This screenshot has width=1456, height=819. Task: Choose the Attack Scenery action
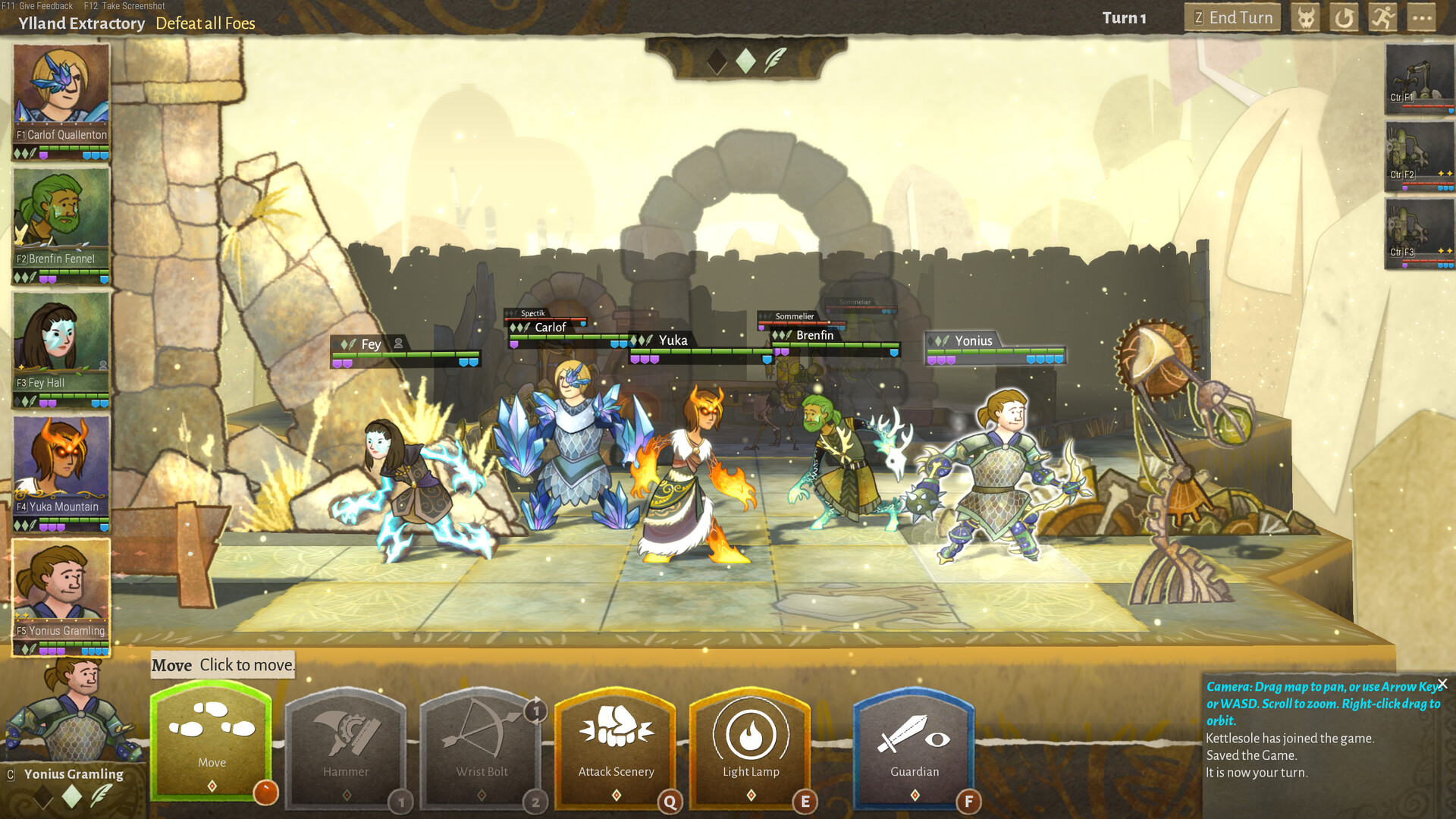617,747
